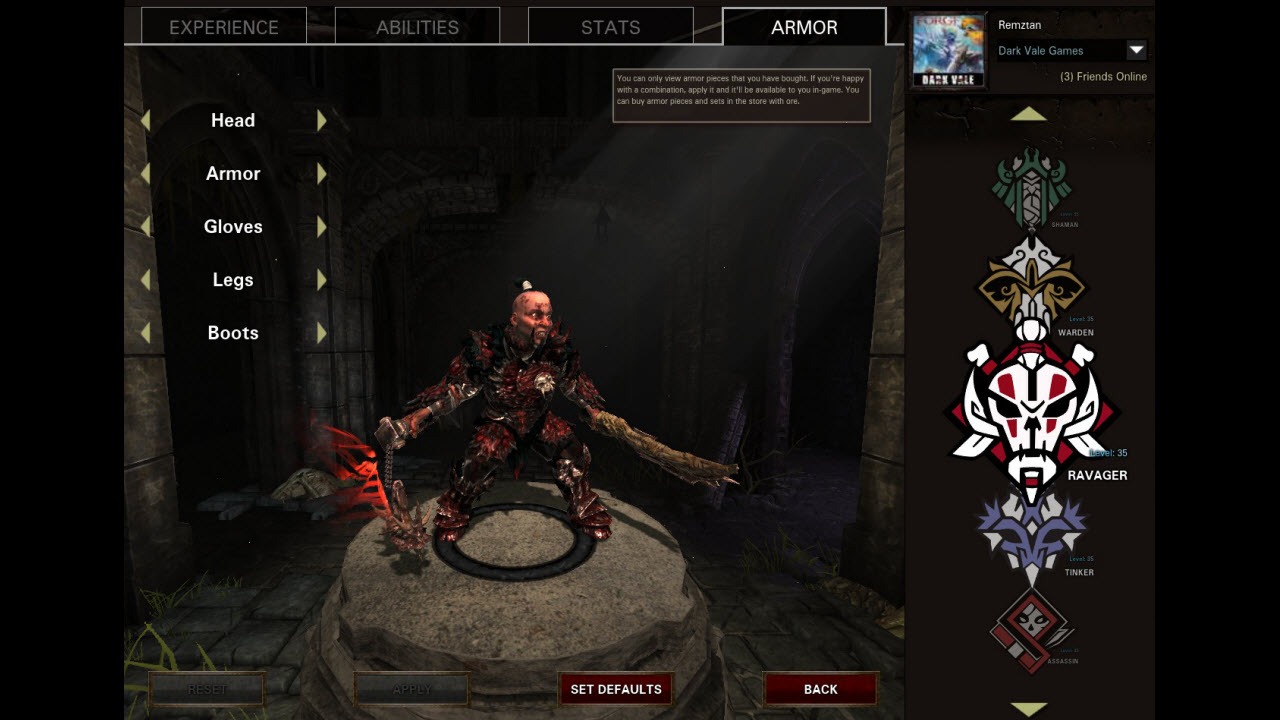Open the Abilities tab
Image resolution: width=1280 pixels, height=720 pixels.
[416, 27]
